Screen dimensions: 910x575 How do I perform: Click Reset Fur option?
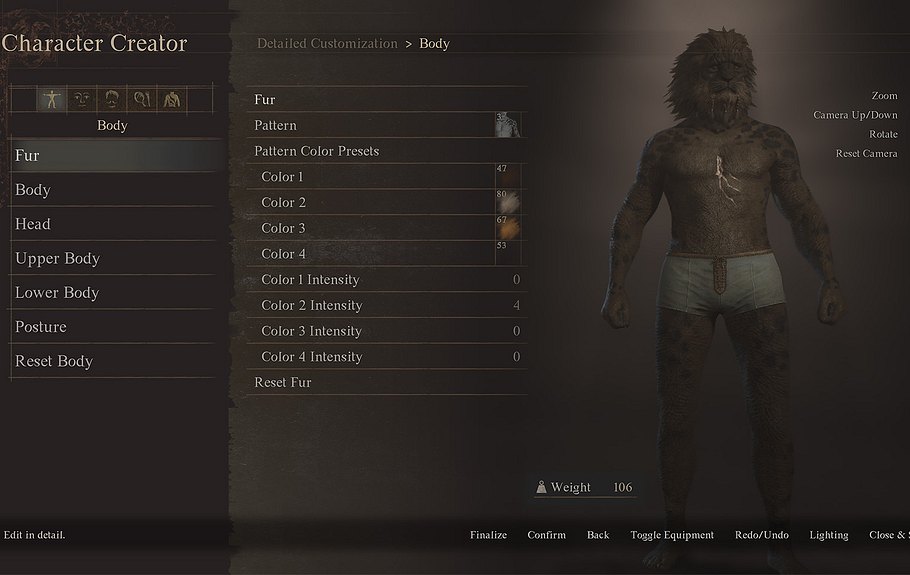(283, 382)
